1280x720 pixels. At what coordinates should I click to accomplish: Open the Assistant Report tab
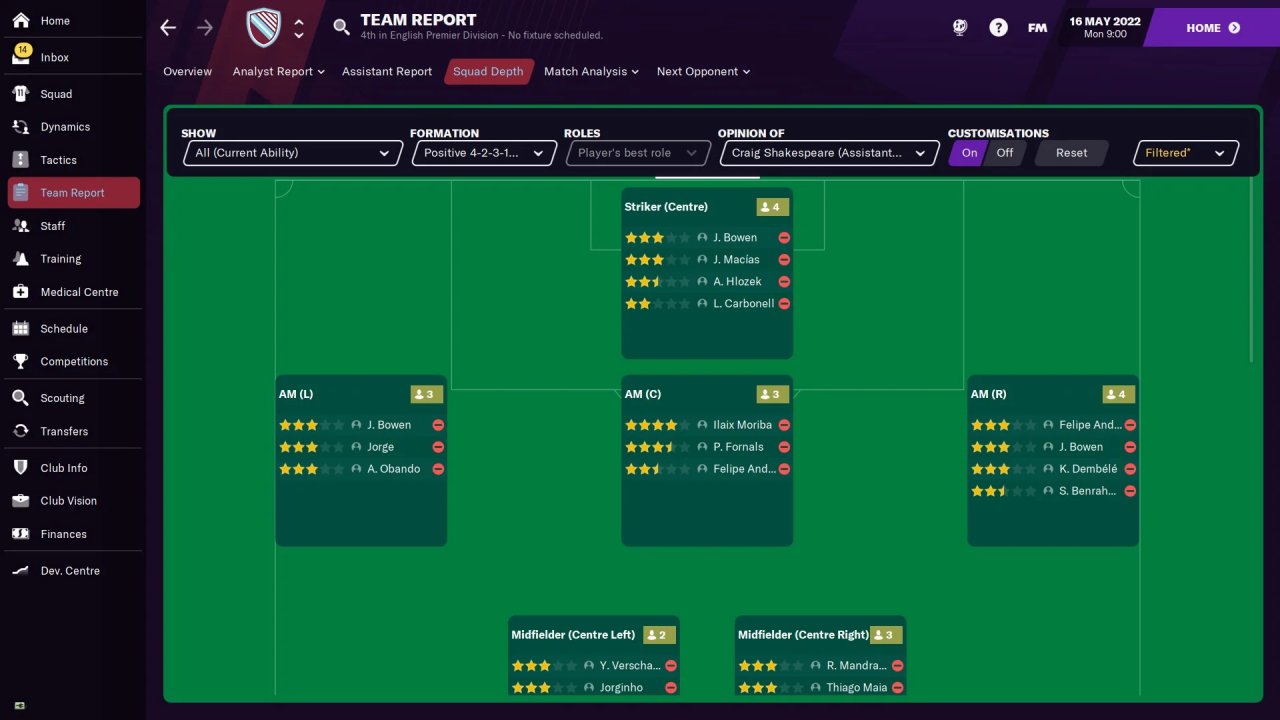pyautogui.click(x=387, y=72)
